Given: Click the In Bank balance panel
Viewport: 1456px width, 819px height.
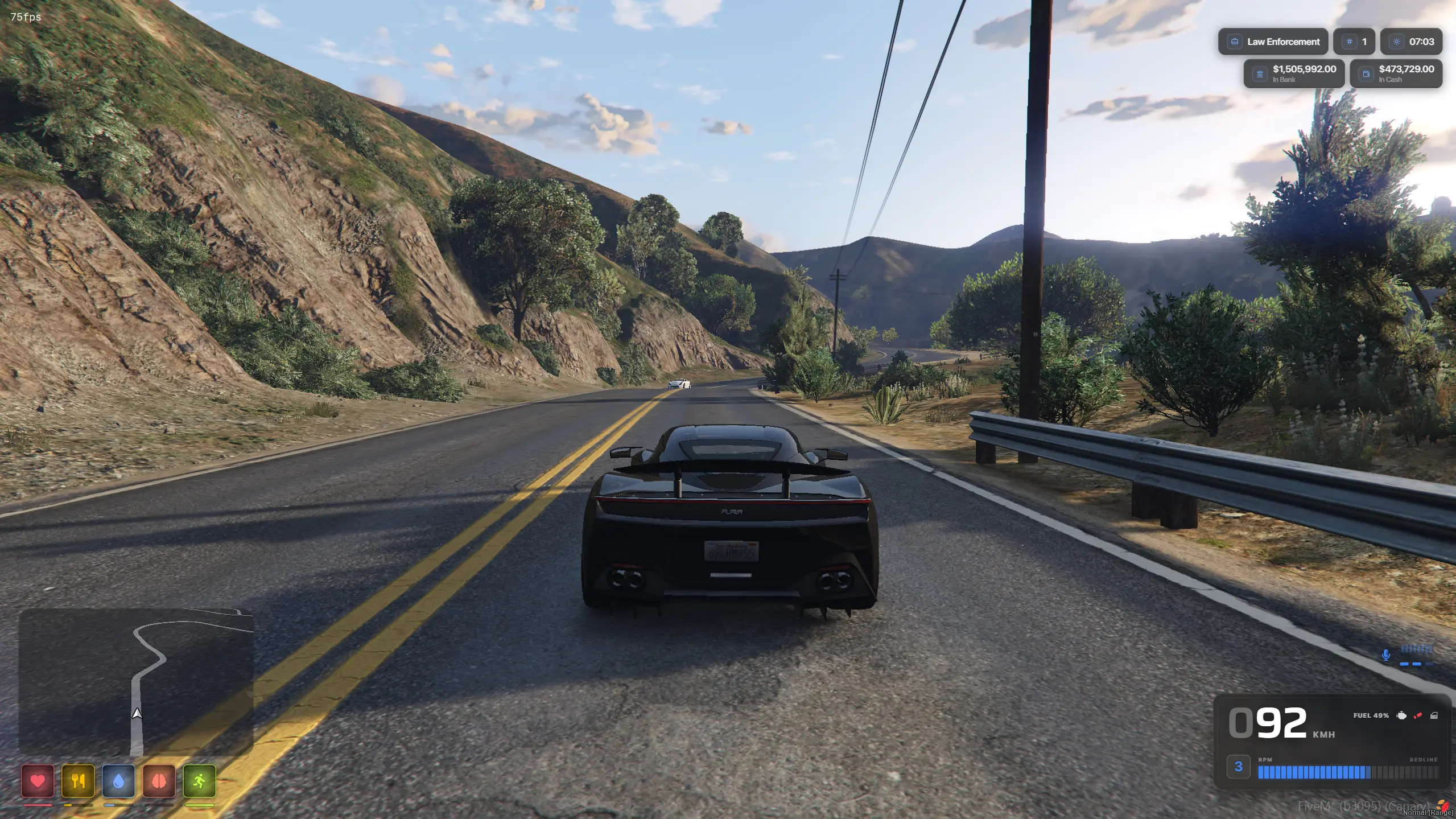Looking at the screenshot, I should click(x=1294, y=73).
